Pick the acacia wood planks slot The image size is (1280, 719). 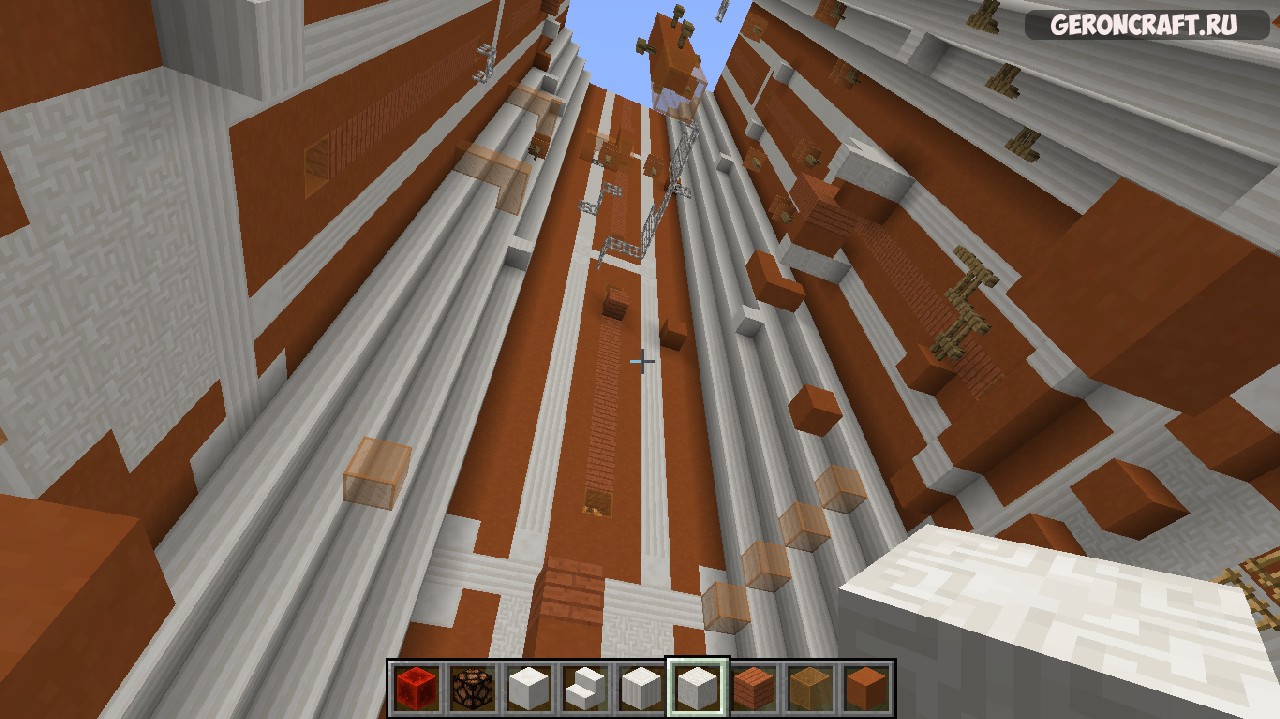click(x=753, y=688)
